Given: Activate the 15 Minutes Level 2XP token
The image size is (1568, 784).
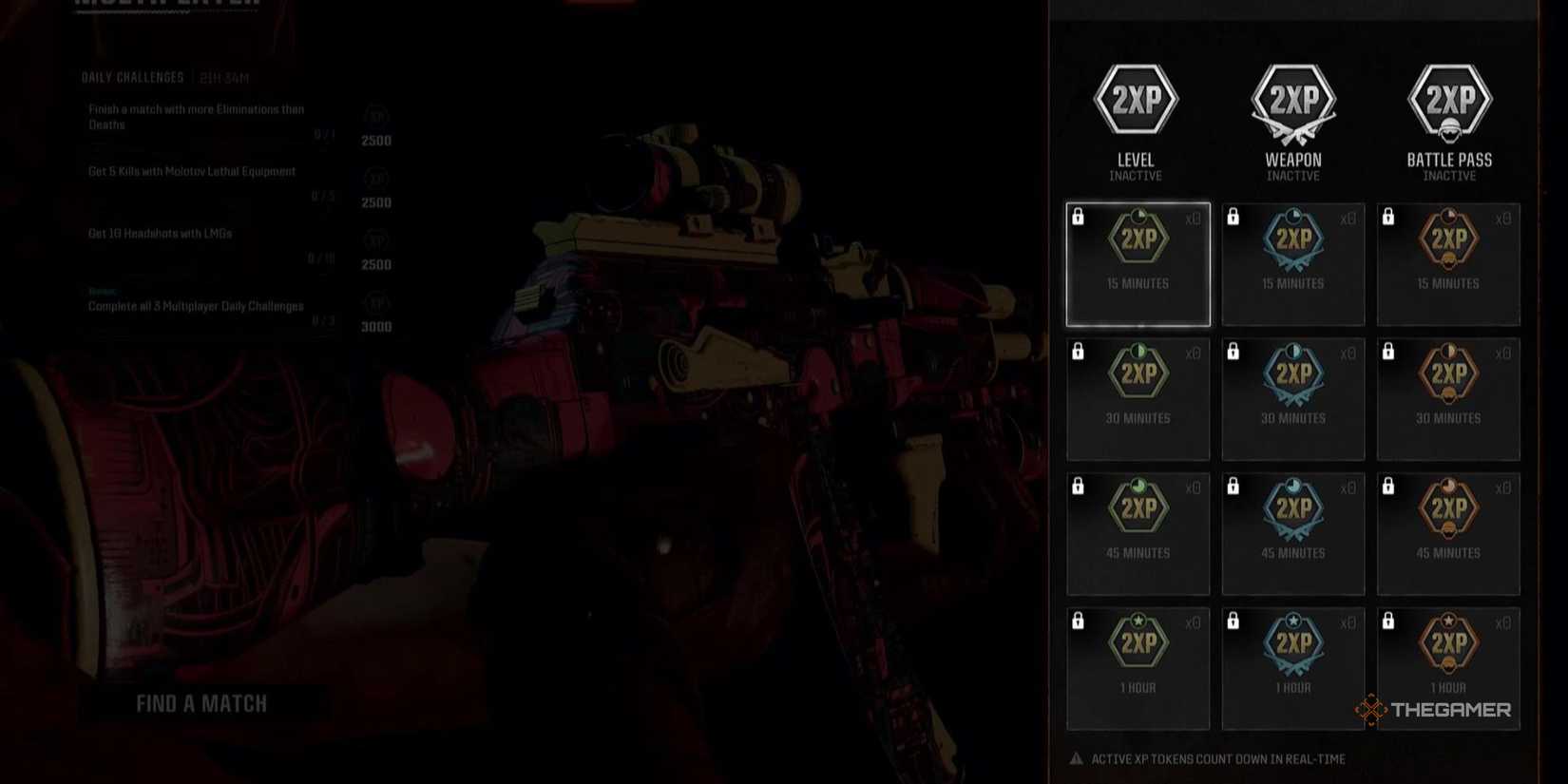Looking at the screenshot, I should (x=1138, y=264).
